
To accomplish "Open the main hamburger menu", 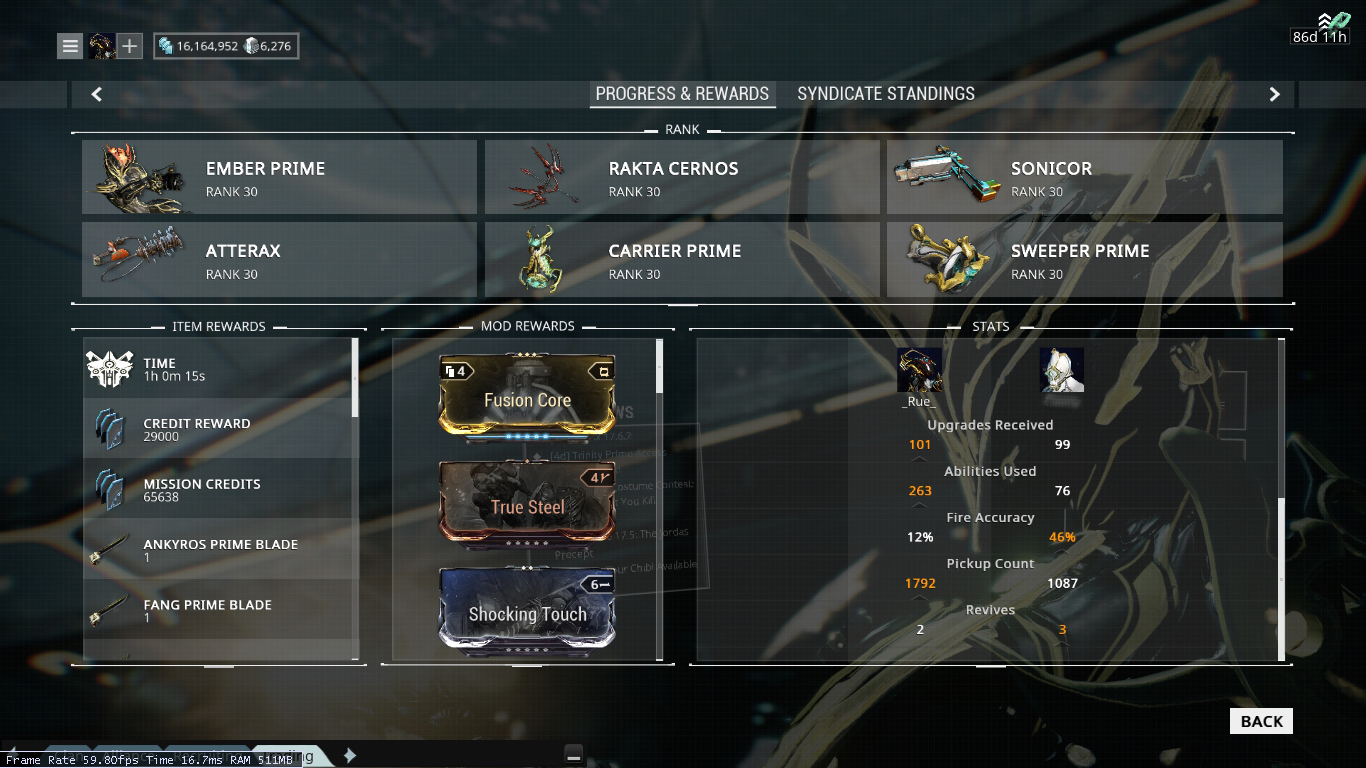I will 70,45.
